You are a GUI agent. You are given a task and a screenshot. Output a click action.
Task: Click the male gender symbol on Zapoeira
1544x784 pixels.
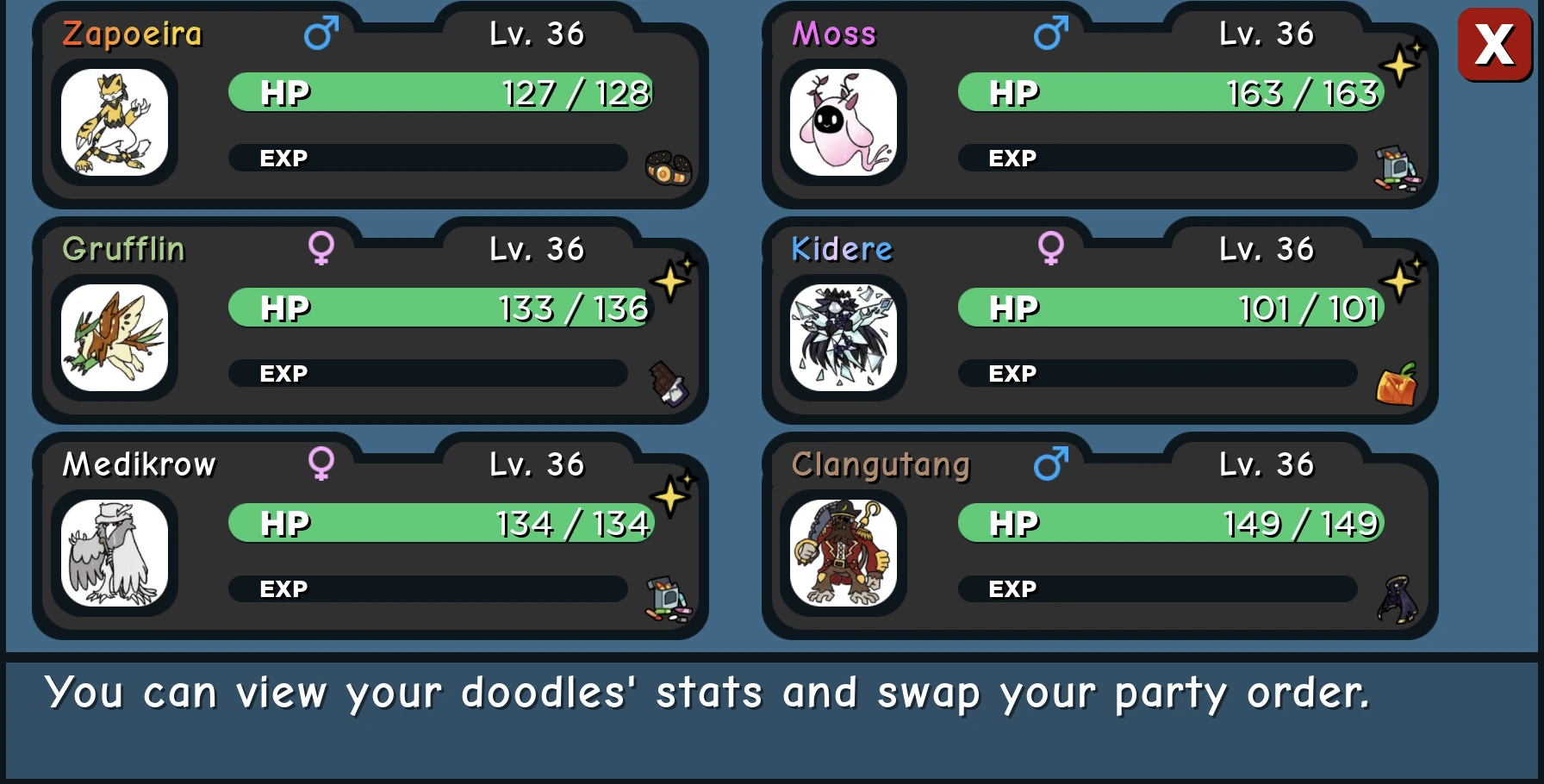320,34
